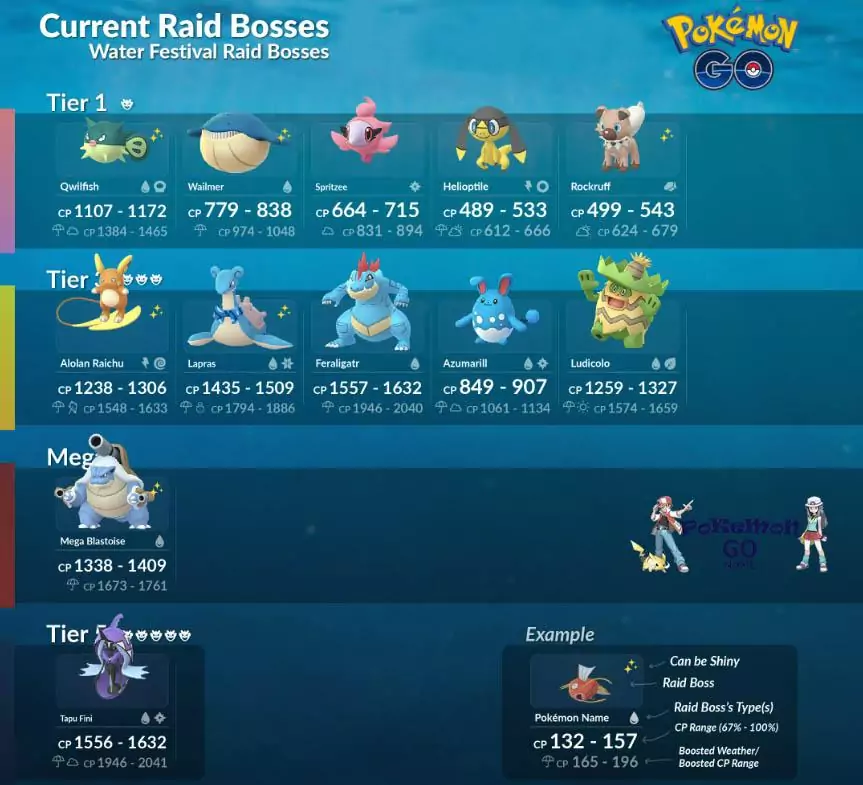Open the Spritzee raid boss card
863x785 pixels.
click(368, 180)
